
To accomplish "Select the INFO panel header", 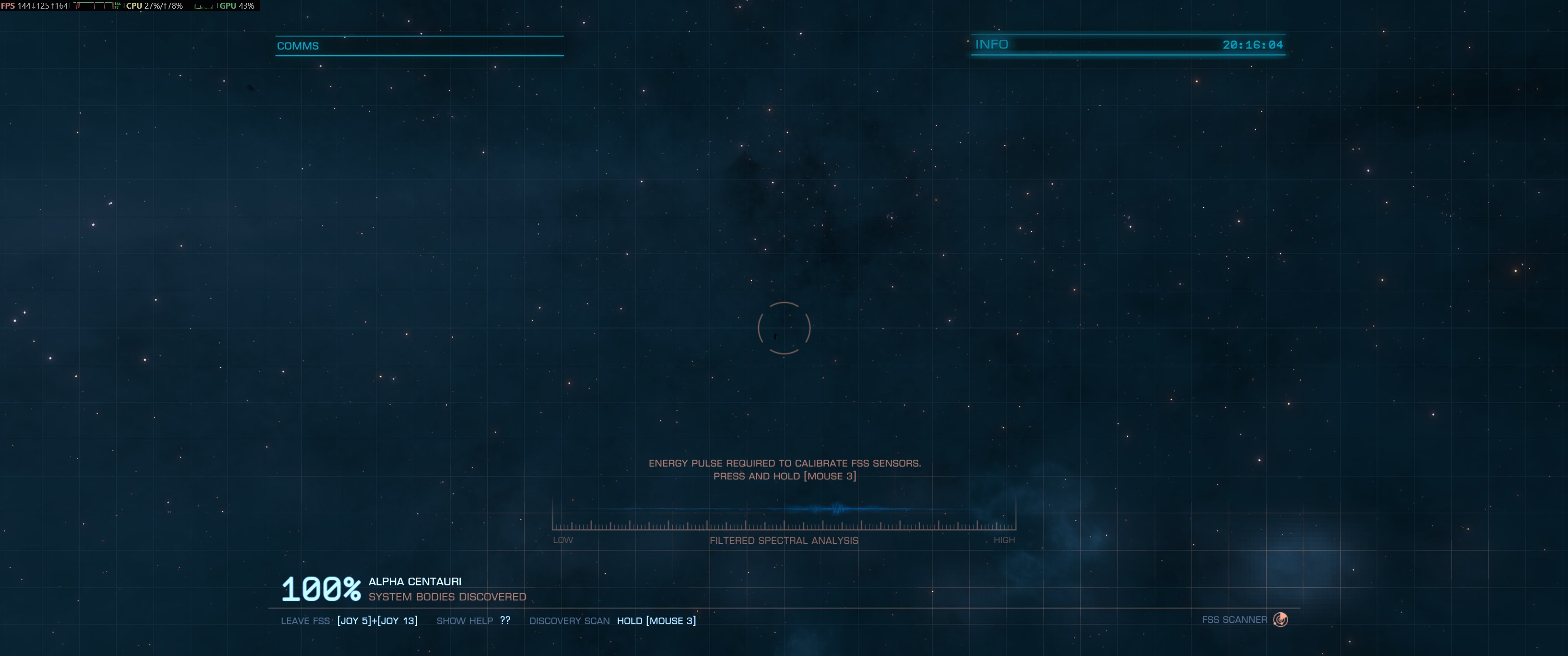I will click(x=991, y=45).
